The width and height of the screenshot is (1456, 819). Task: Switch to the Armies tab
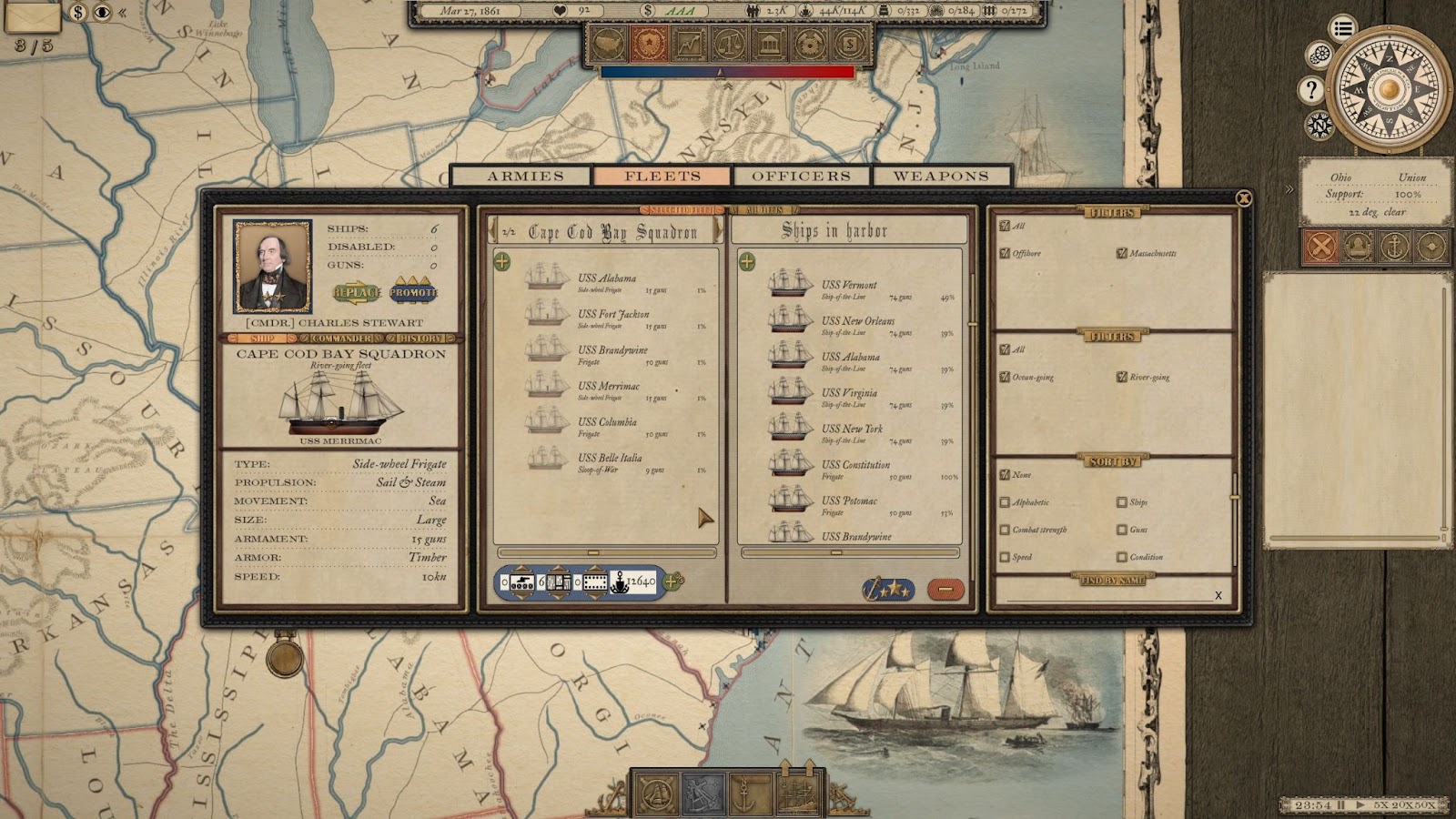point(525,176)
